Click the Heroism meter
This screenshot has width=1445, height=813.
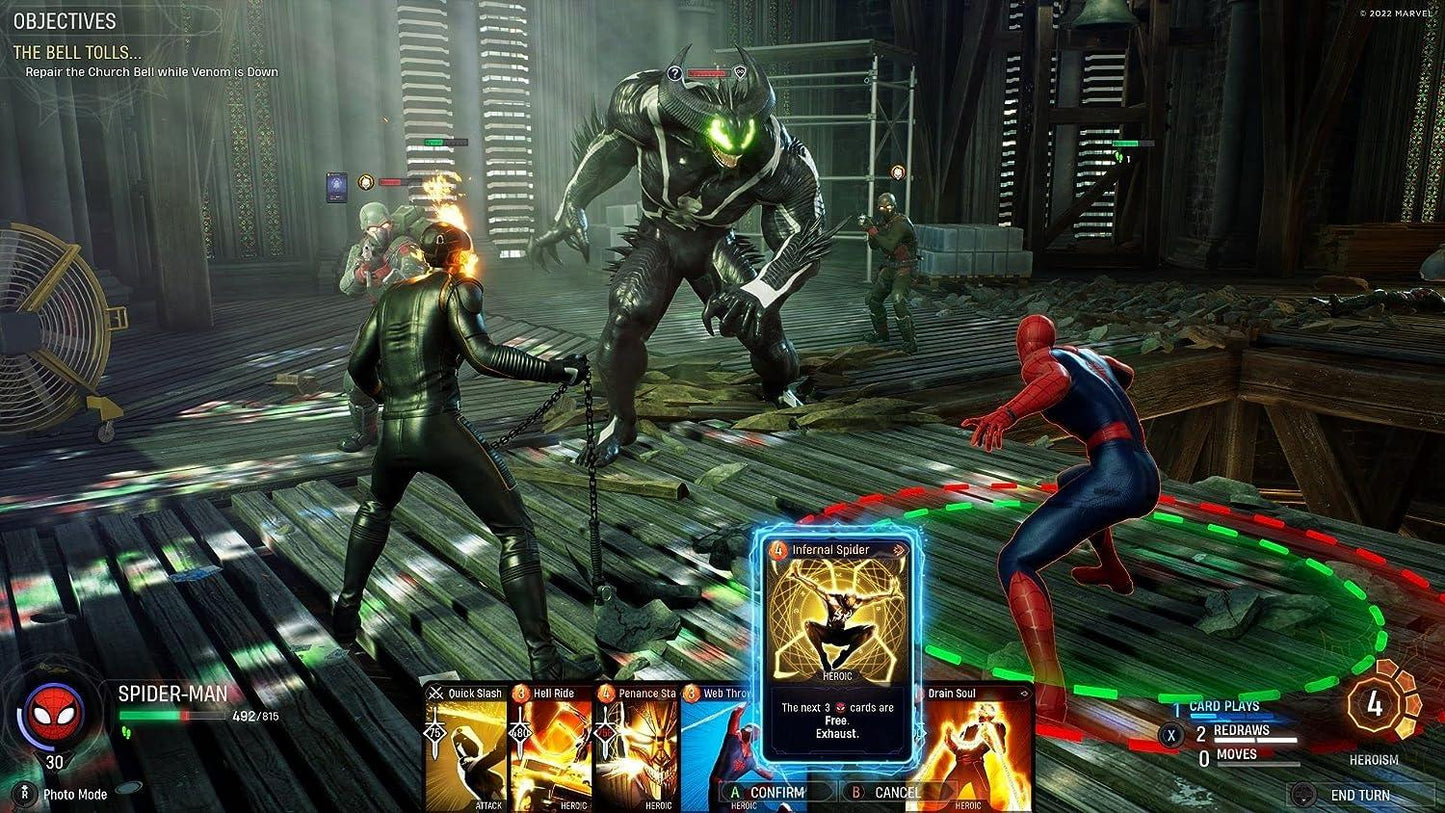[1375, 706]
